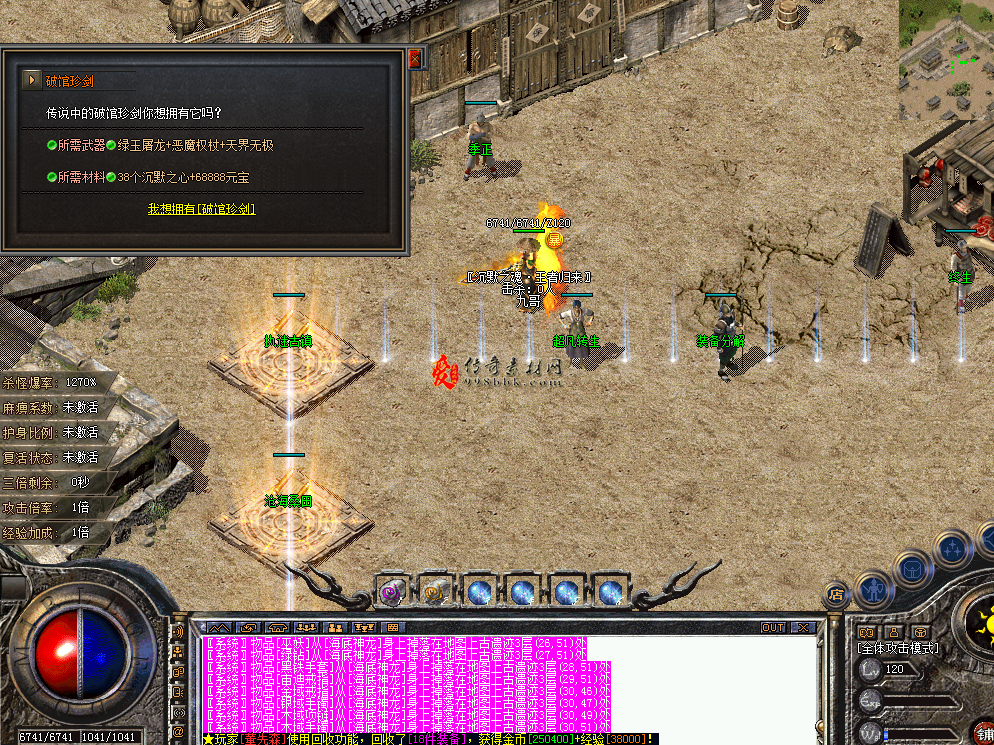Image resolution: width=994 pixels, height=745 pixels.
Task: Open the 店 shop button
Action: [835, 594]
